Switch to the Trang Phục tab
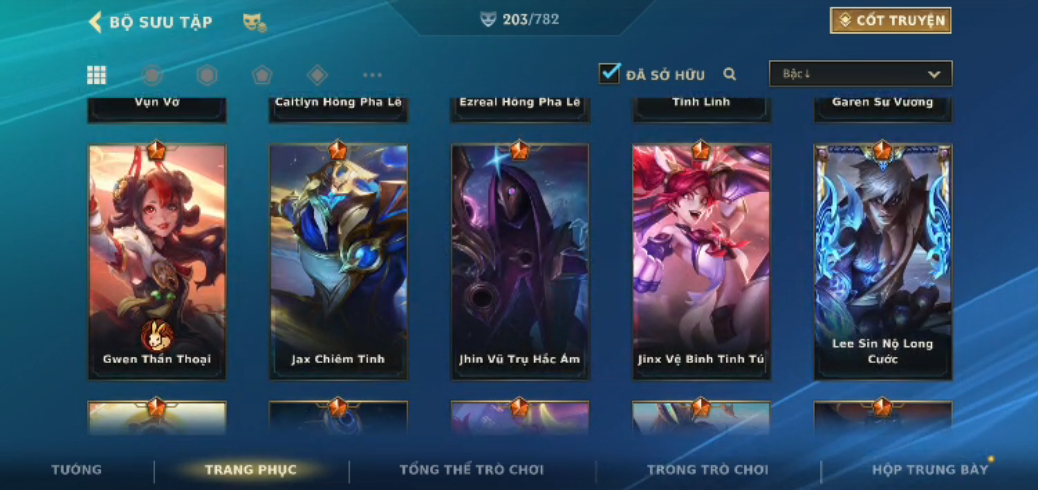The height and width of the screenshot is (490, 1038). [250, 470]
